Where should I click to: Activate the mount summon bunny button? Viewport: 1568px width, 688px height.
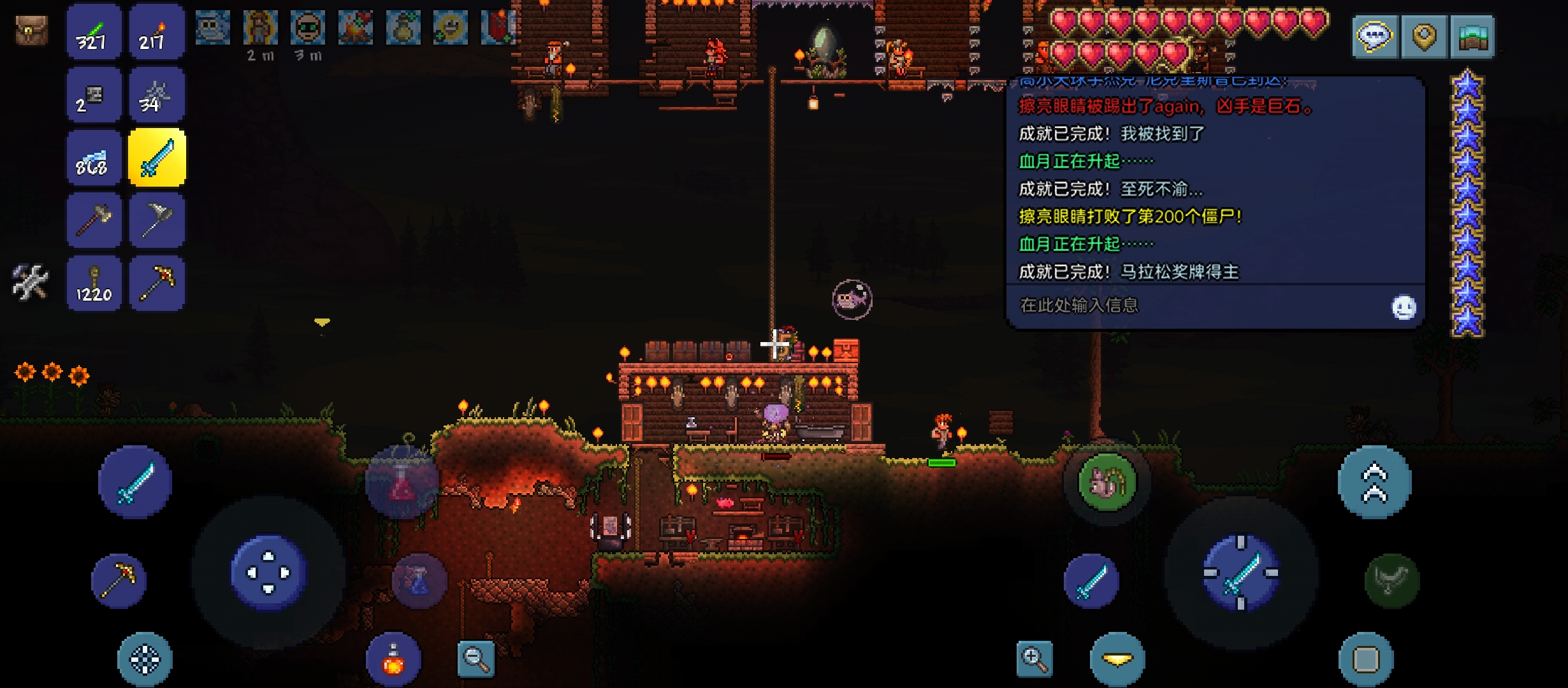pyautogui.click(x=1107, y=482)
